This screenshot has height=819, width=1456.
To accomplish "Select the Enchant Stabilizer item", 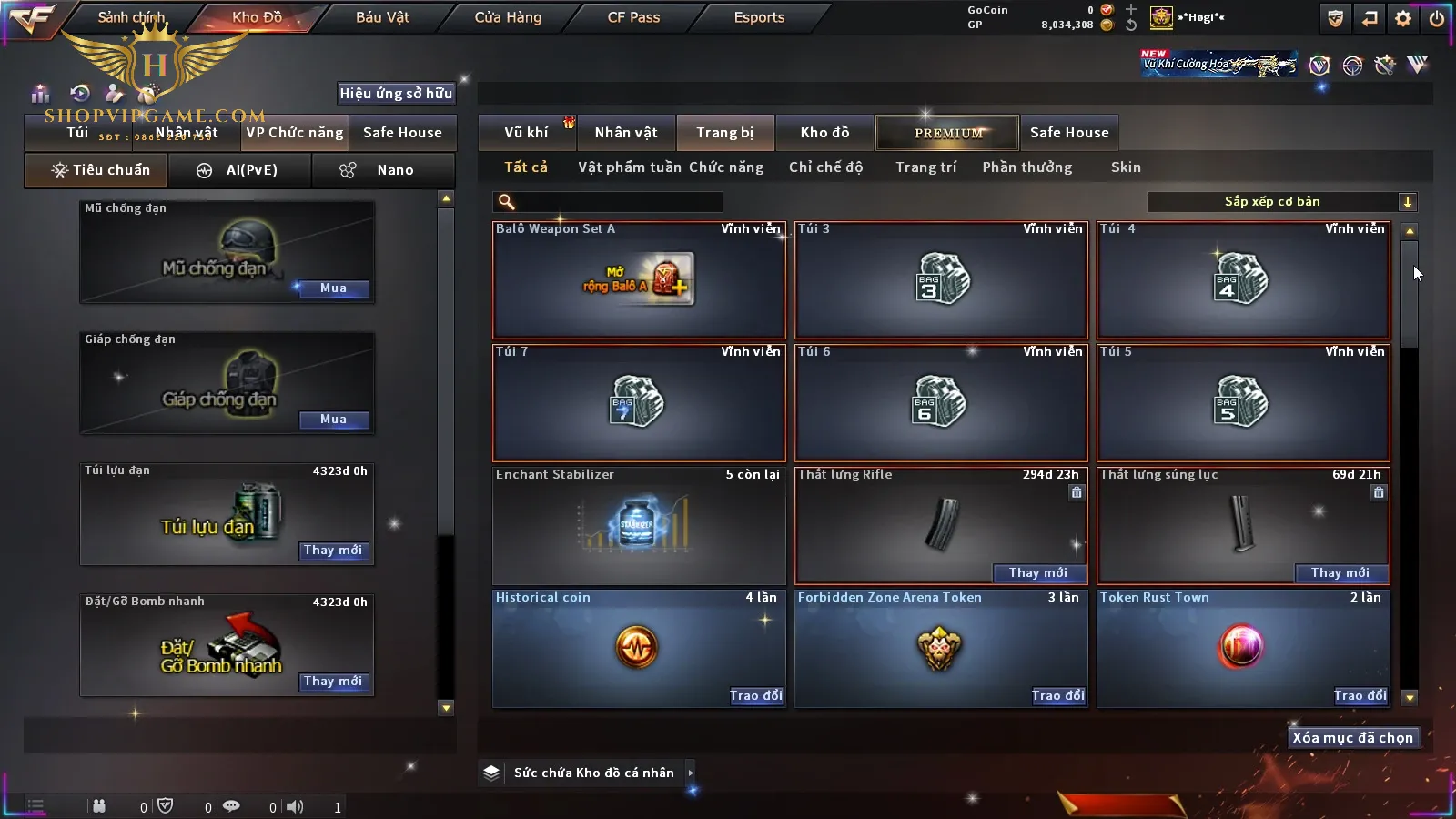I will (638, 525).
